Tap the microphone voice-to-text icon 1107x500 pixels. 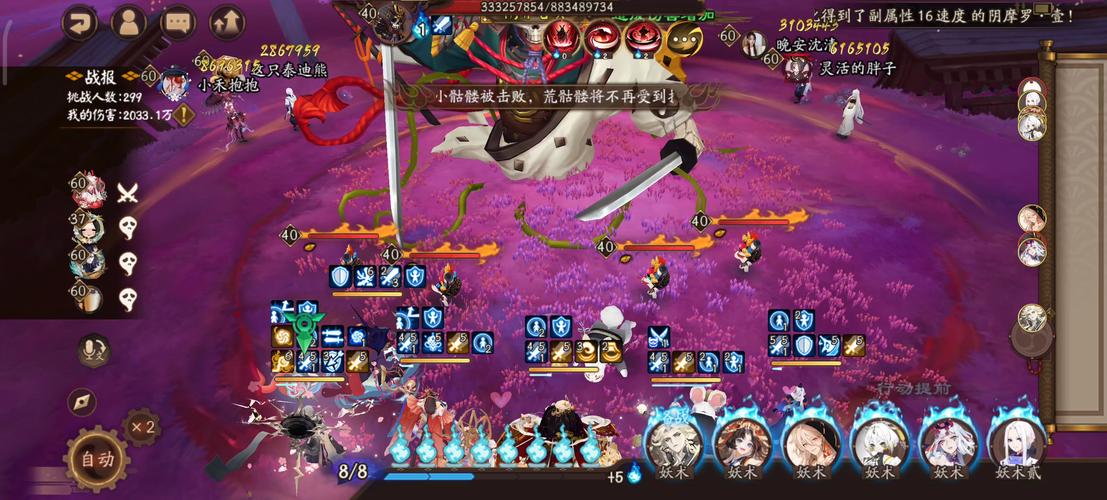click(x=93, y=349)
